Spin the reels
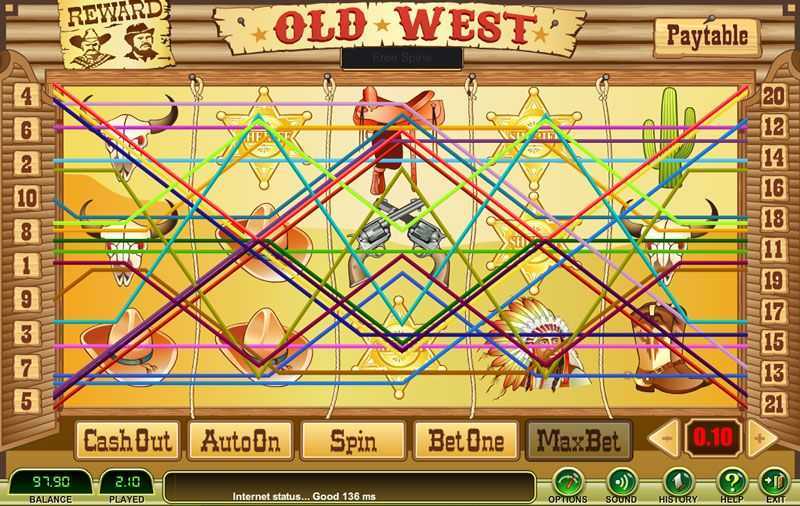 [354, 440]
